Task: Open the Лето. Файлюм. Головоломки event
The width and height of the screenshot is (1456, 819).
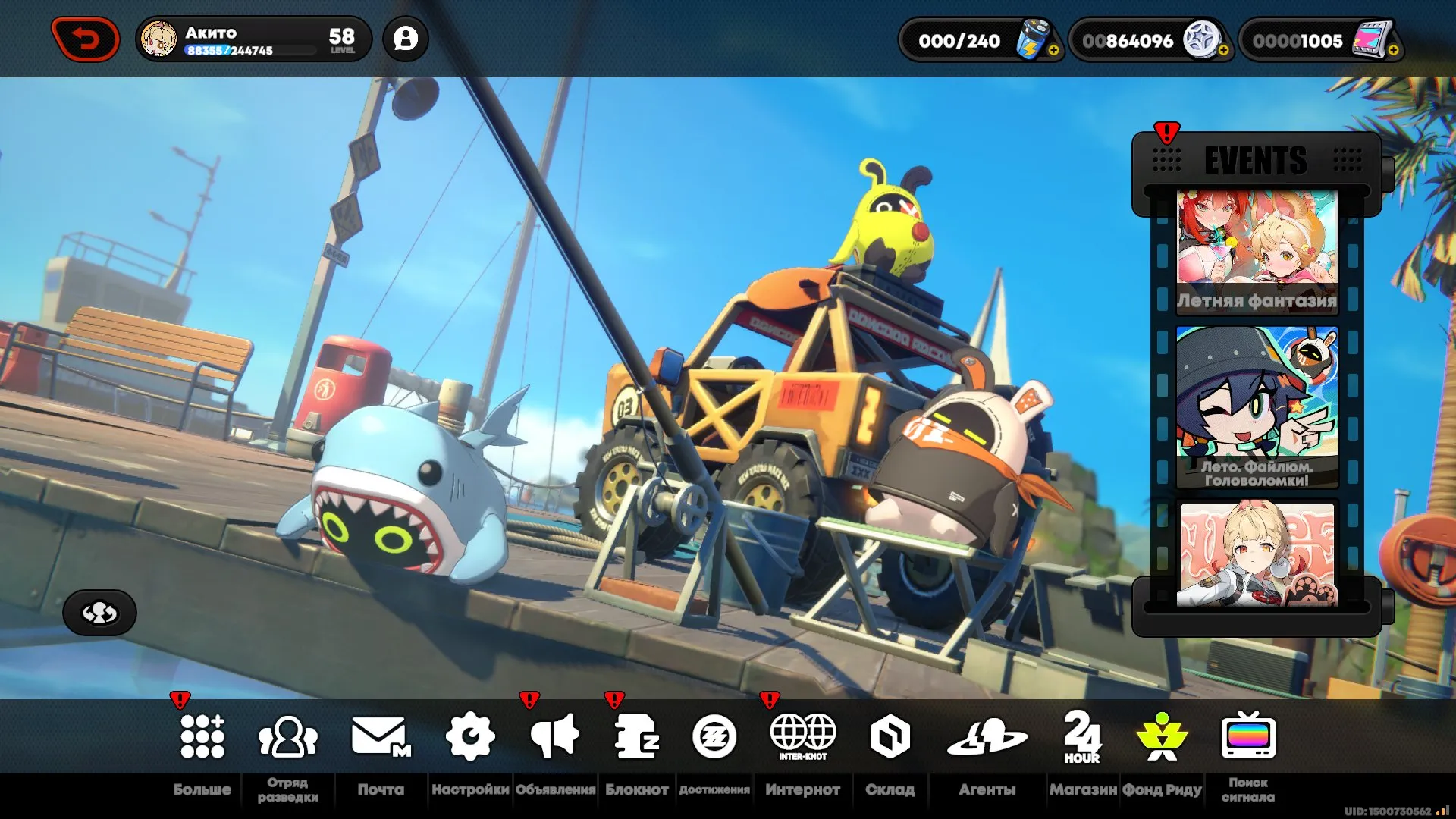Action: 1257,407
